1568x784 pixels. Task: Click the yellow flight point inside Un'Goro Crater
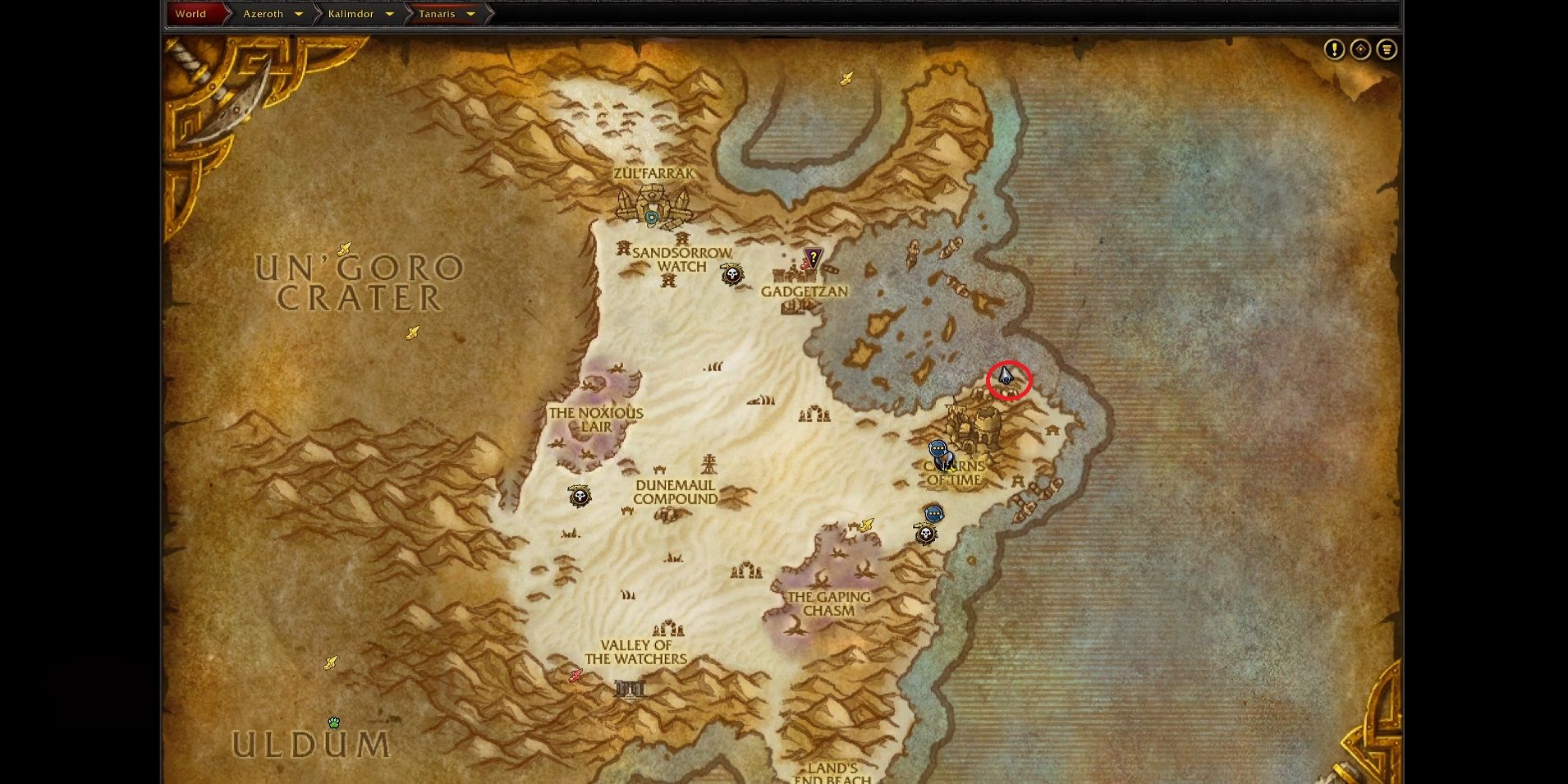tap(412, 332)
